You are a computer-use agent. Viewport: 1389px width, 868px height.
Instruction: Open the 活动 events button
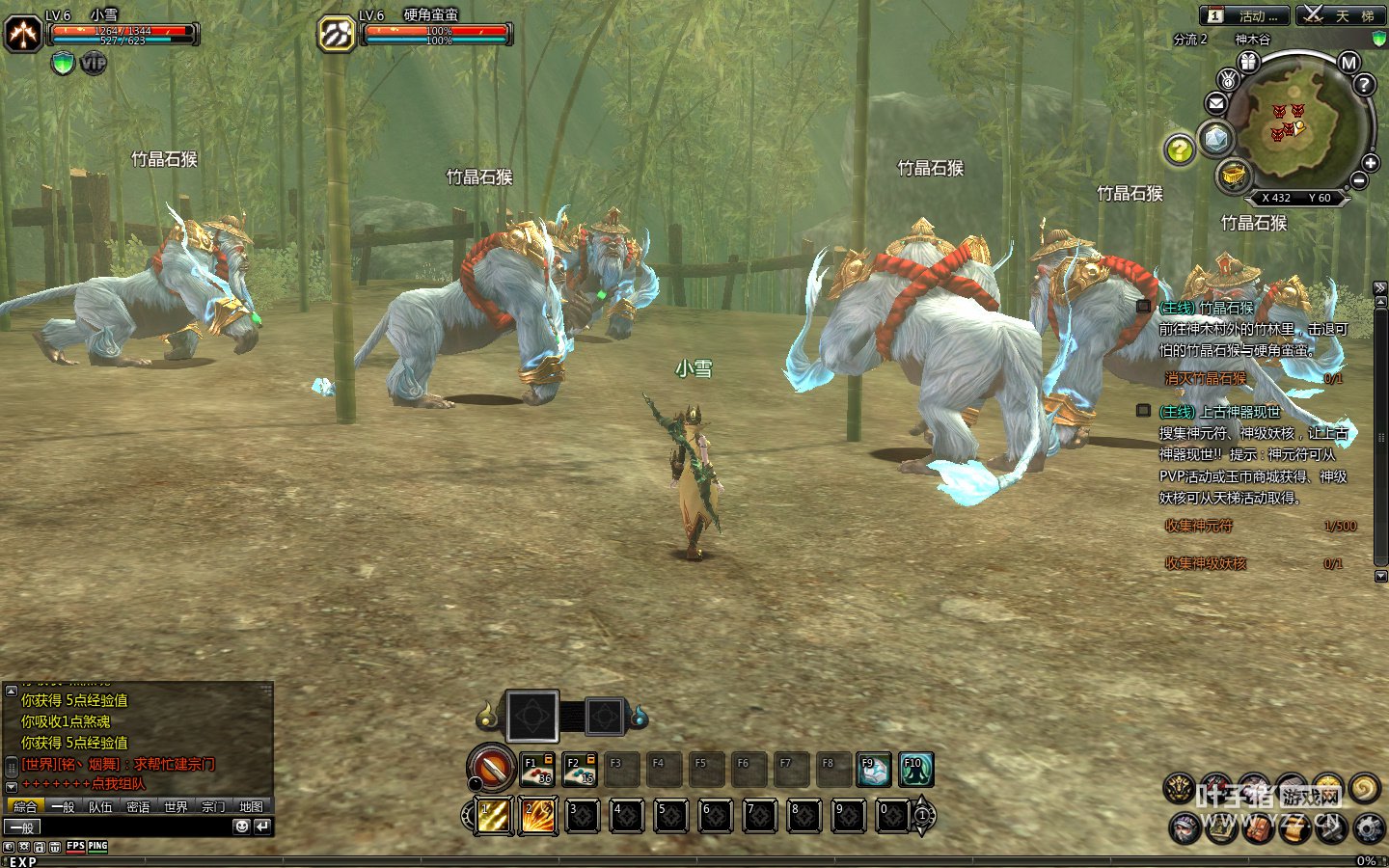1243,15
